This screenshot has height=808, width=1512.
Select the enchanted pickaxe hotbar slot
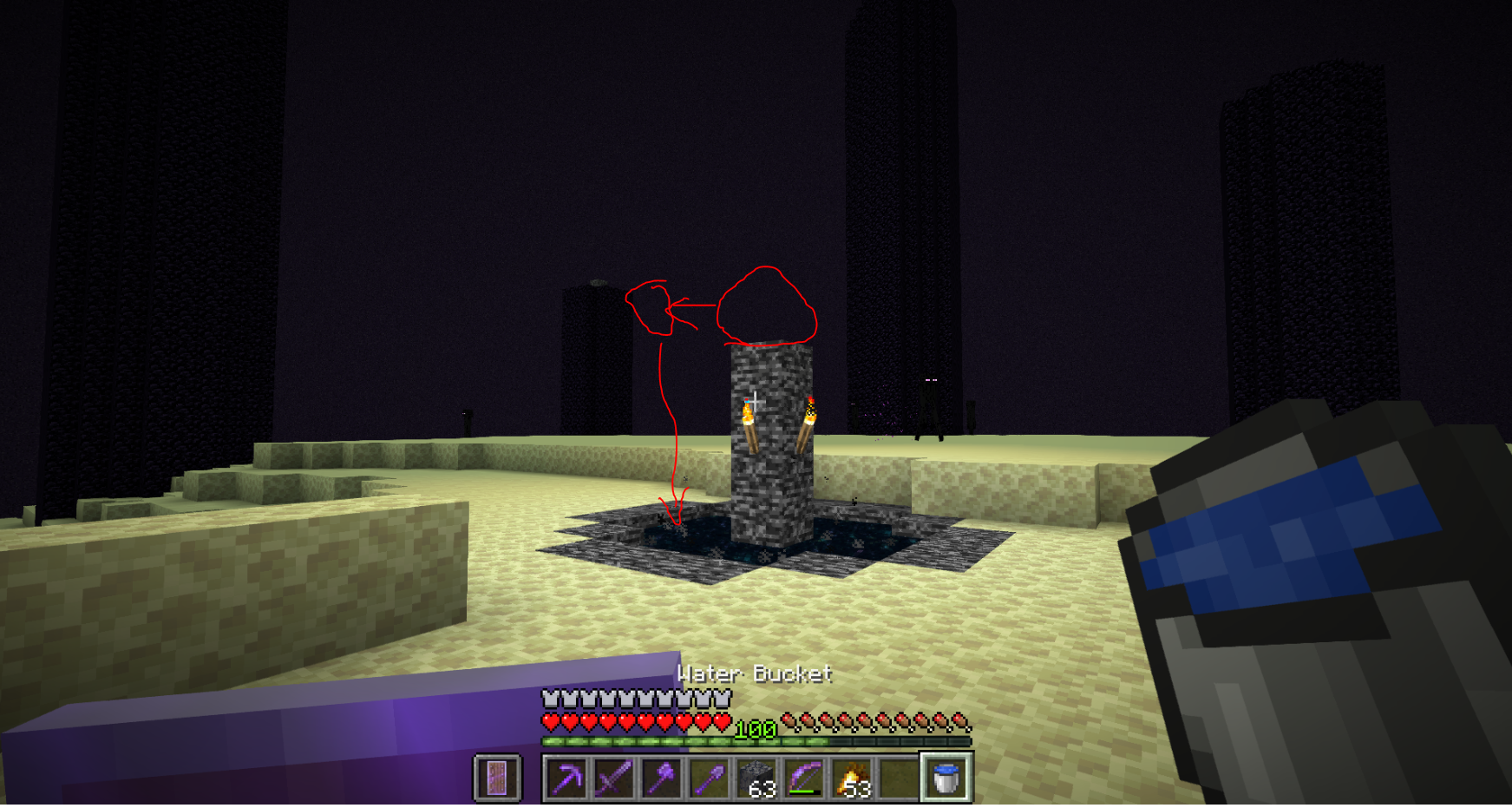click(x=566, y=778)
